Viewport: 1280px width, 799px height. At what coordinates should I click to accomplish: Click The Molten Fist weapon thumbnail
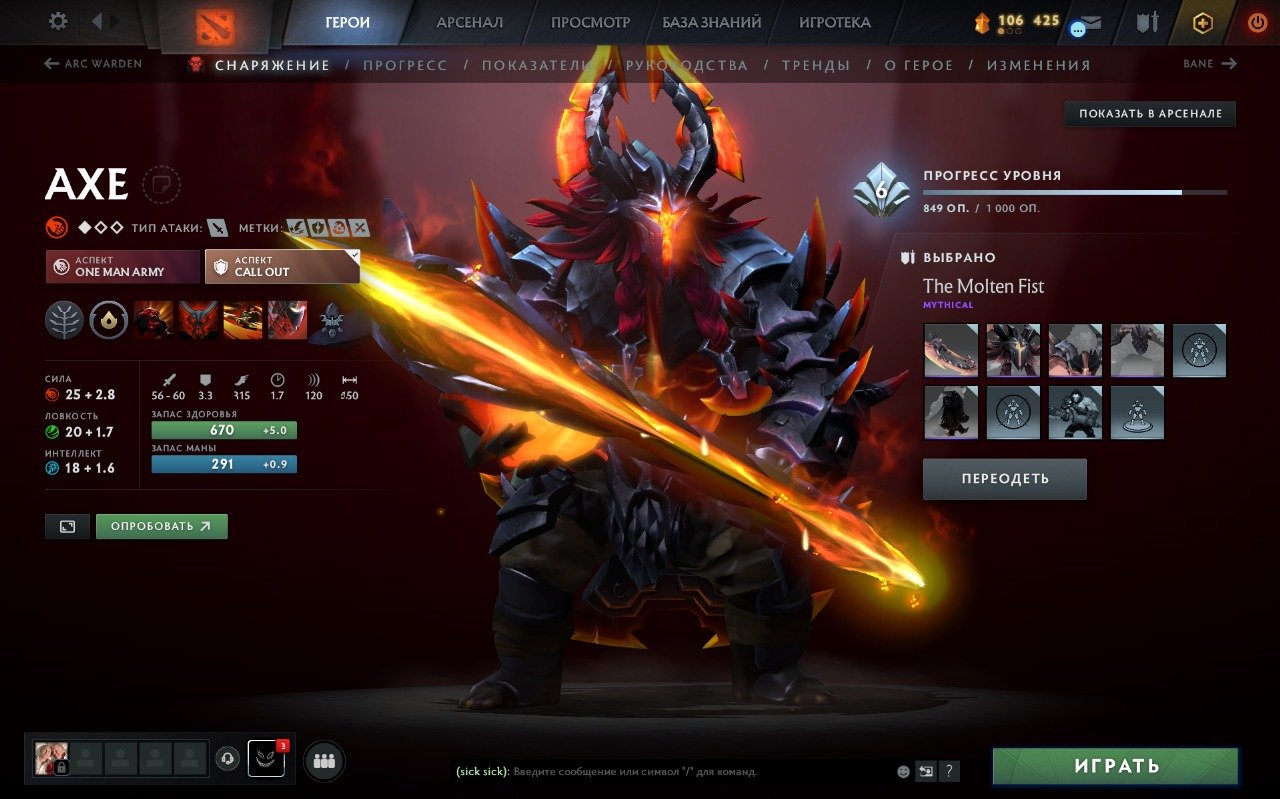(950, 350)
